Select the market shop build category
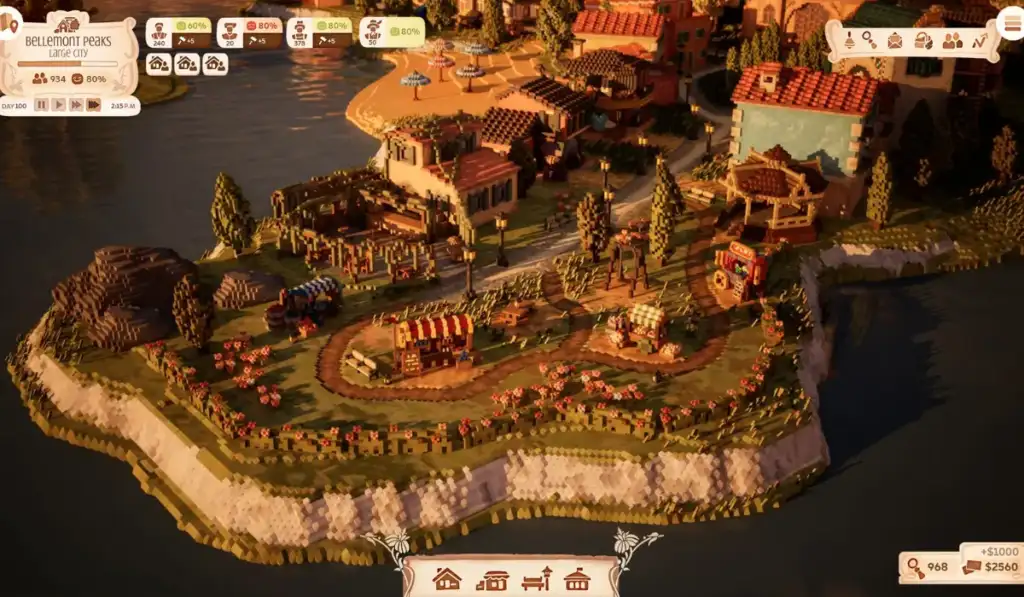 (x=492, y=579)
